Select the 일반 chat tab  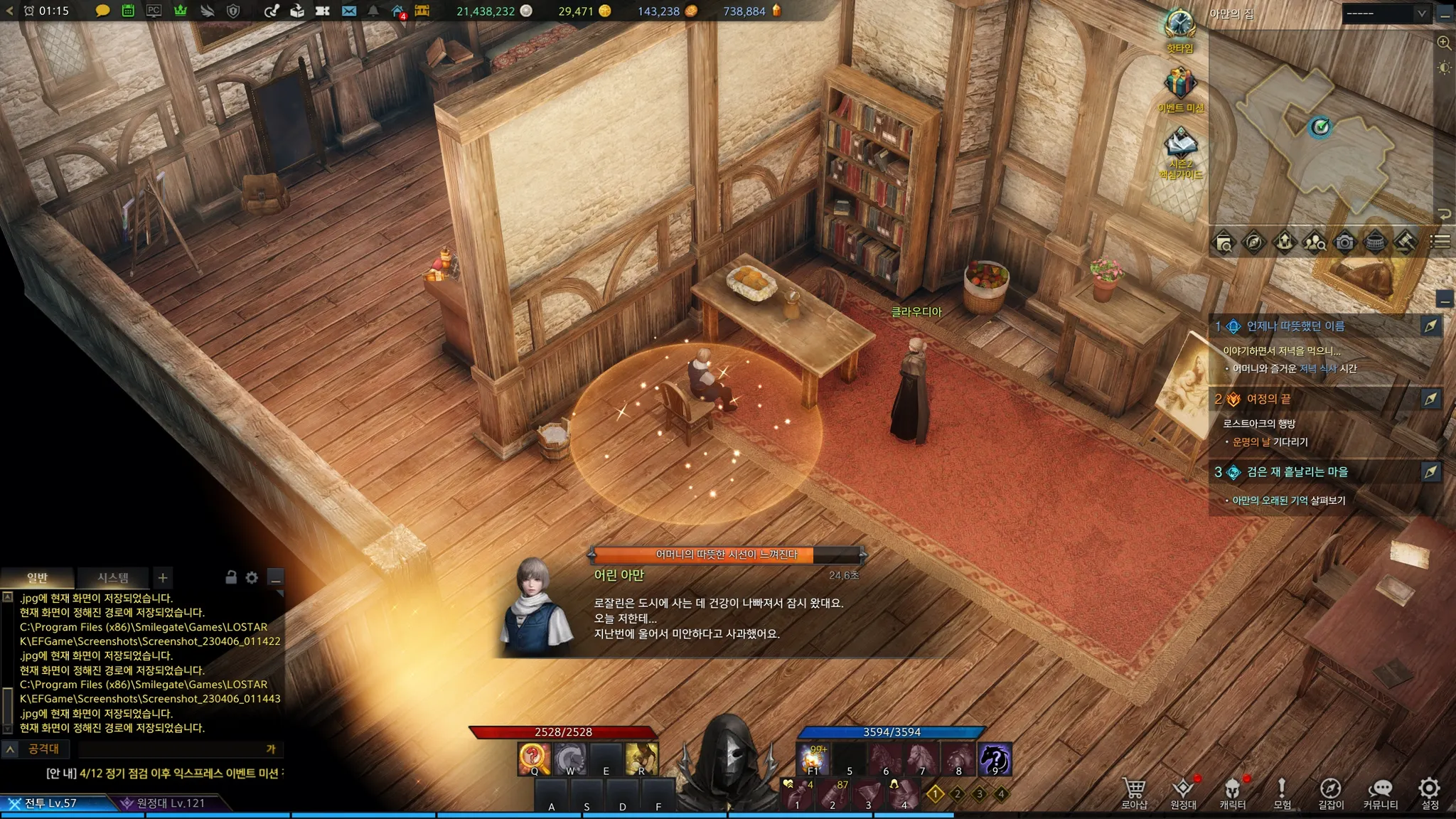coord(37,577)
